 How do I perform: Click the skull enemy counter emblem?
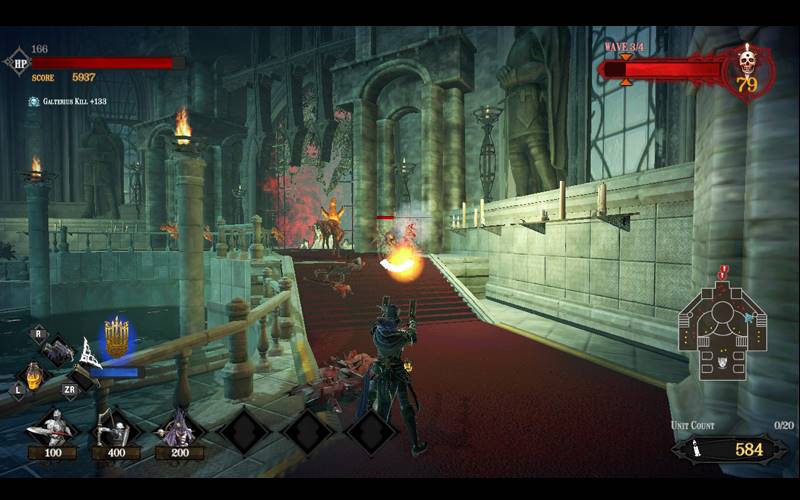point(746,70)
